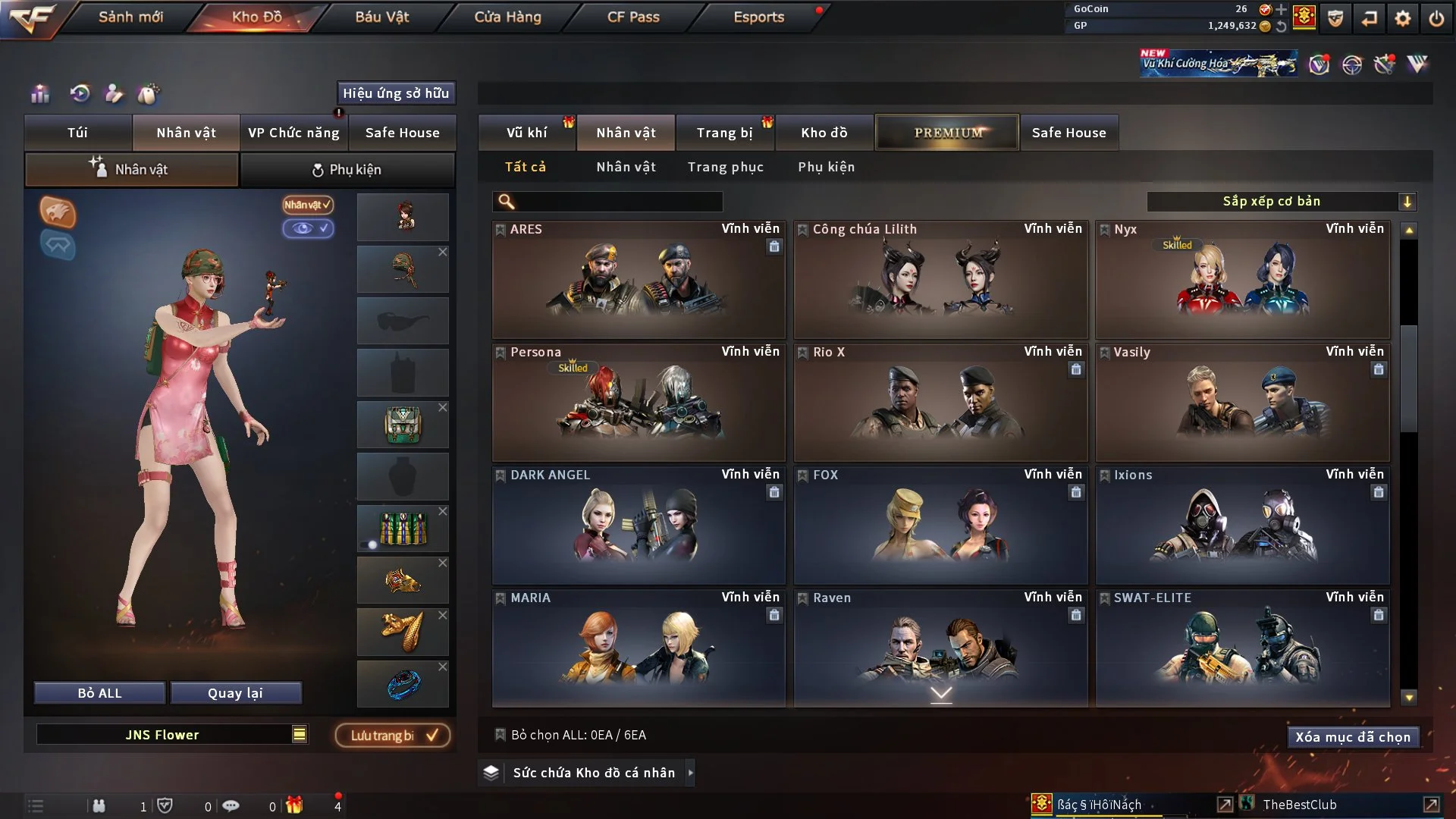Select the restore history icon next to stats

[78, 94]
